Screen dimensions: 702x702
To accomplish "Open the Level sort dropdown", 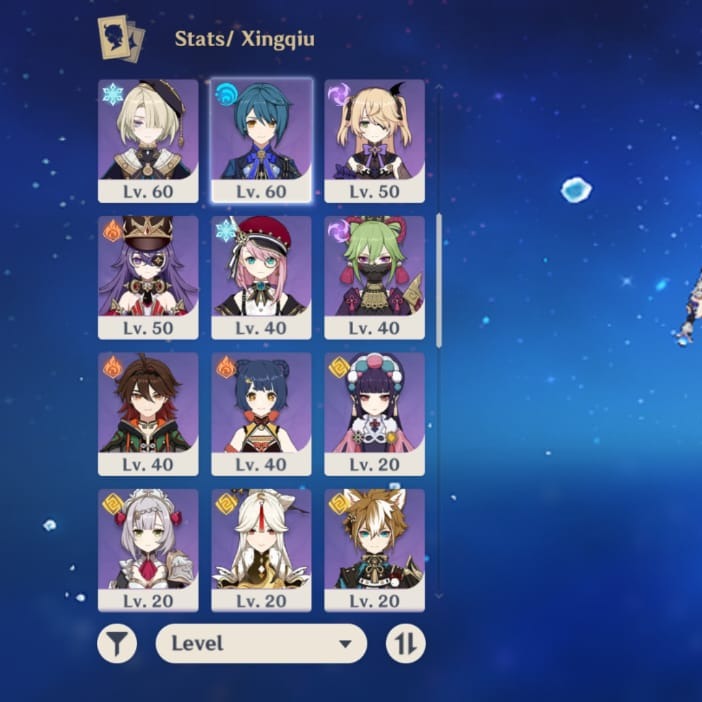I will [261, 644].
